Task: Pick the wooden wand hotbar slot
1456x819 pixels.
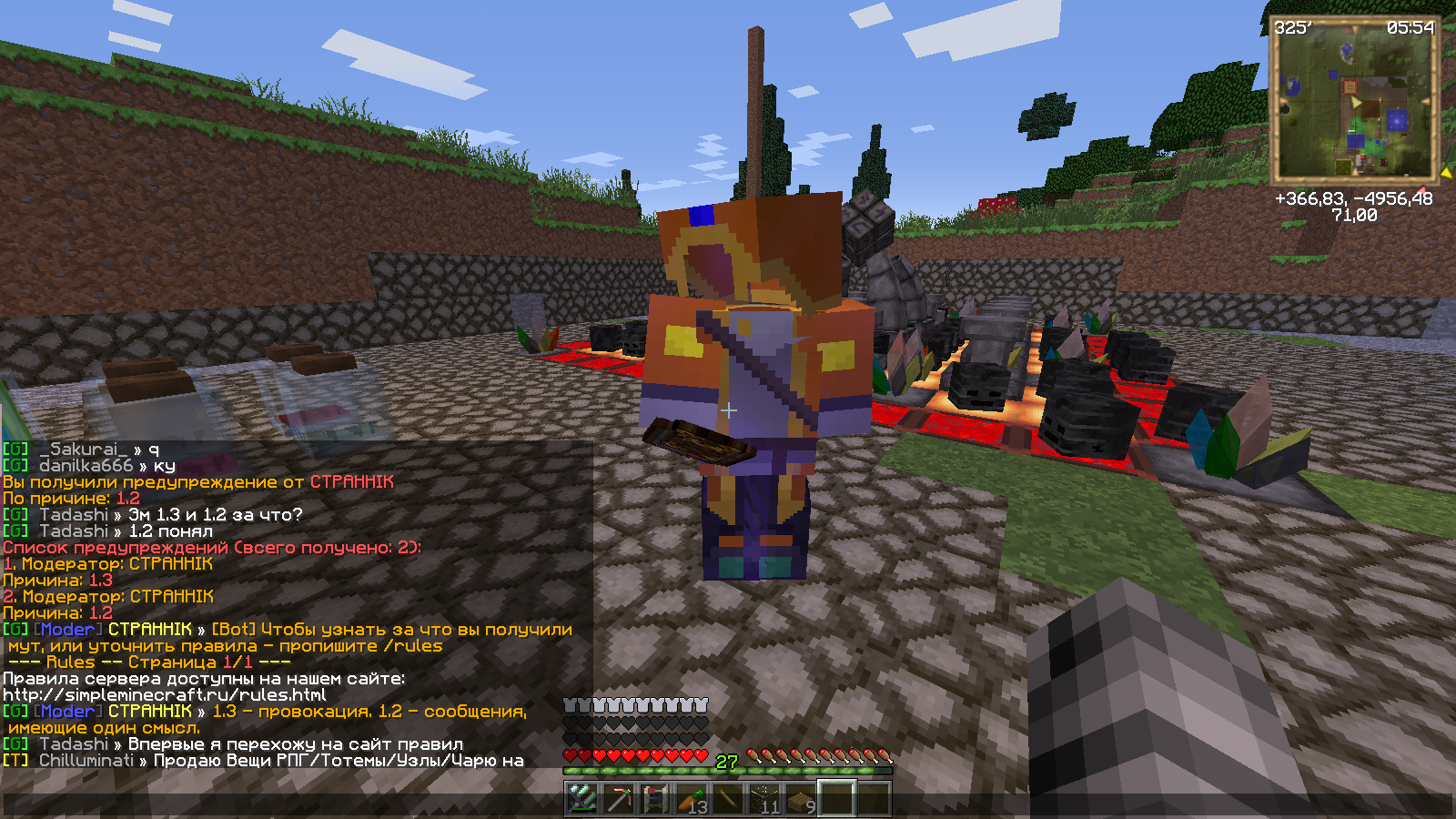Action: (x=728, y=799)
